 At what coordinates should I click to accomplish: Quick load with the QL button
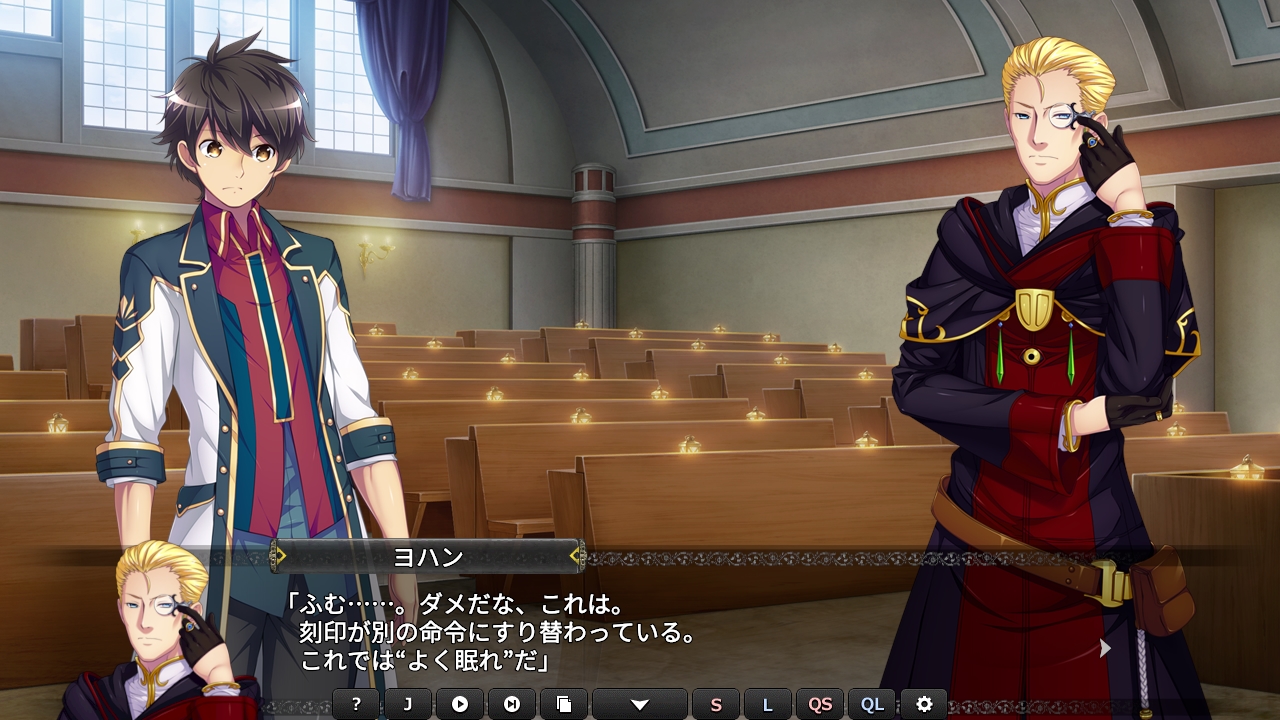click(x=872, y=704)
